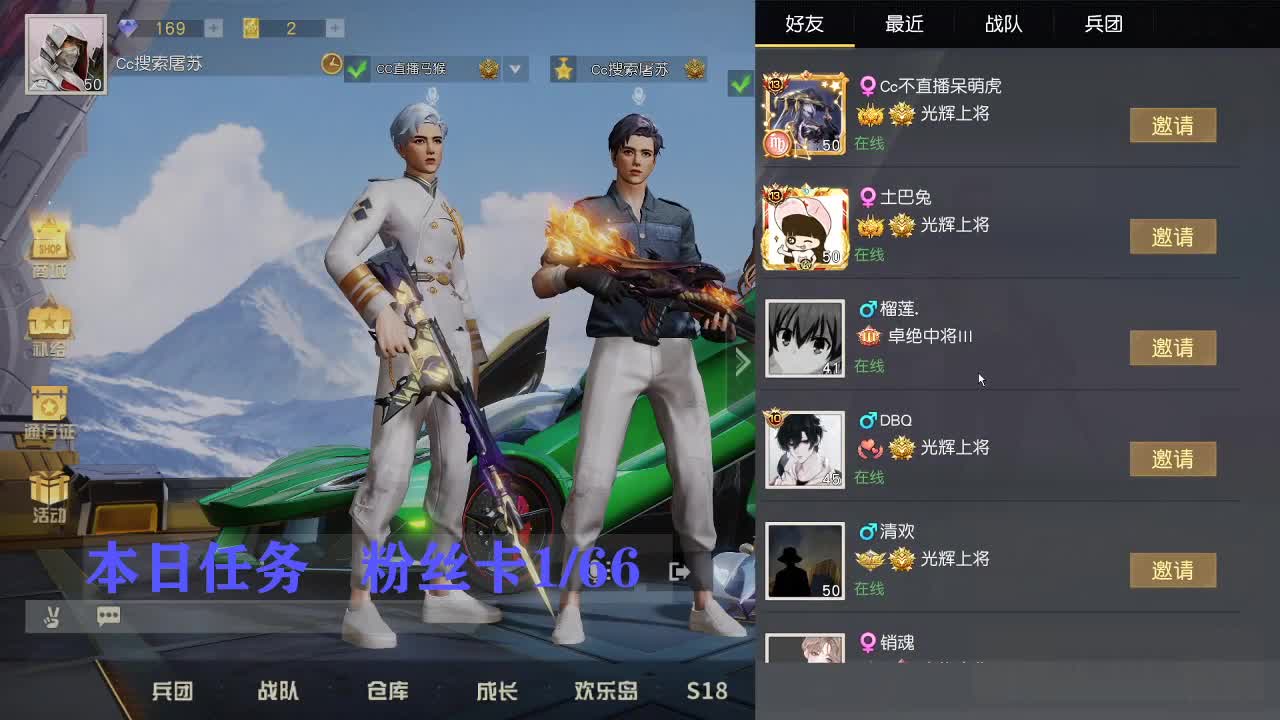
Task: Click the plus to add diamonds
Action: (211, 29)
